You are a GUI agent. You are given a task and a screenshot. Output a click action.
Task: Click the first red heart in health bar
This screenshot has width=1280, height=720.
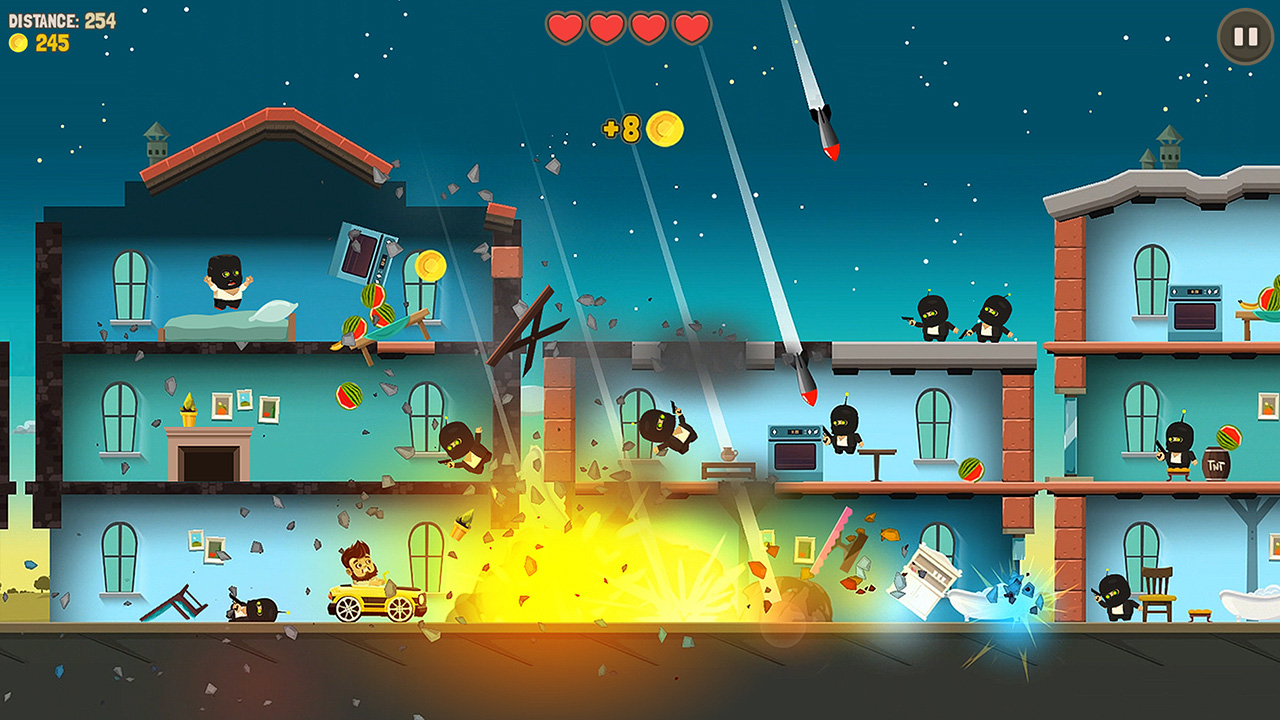click(563, 29)
